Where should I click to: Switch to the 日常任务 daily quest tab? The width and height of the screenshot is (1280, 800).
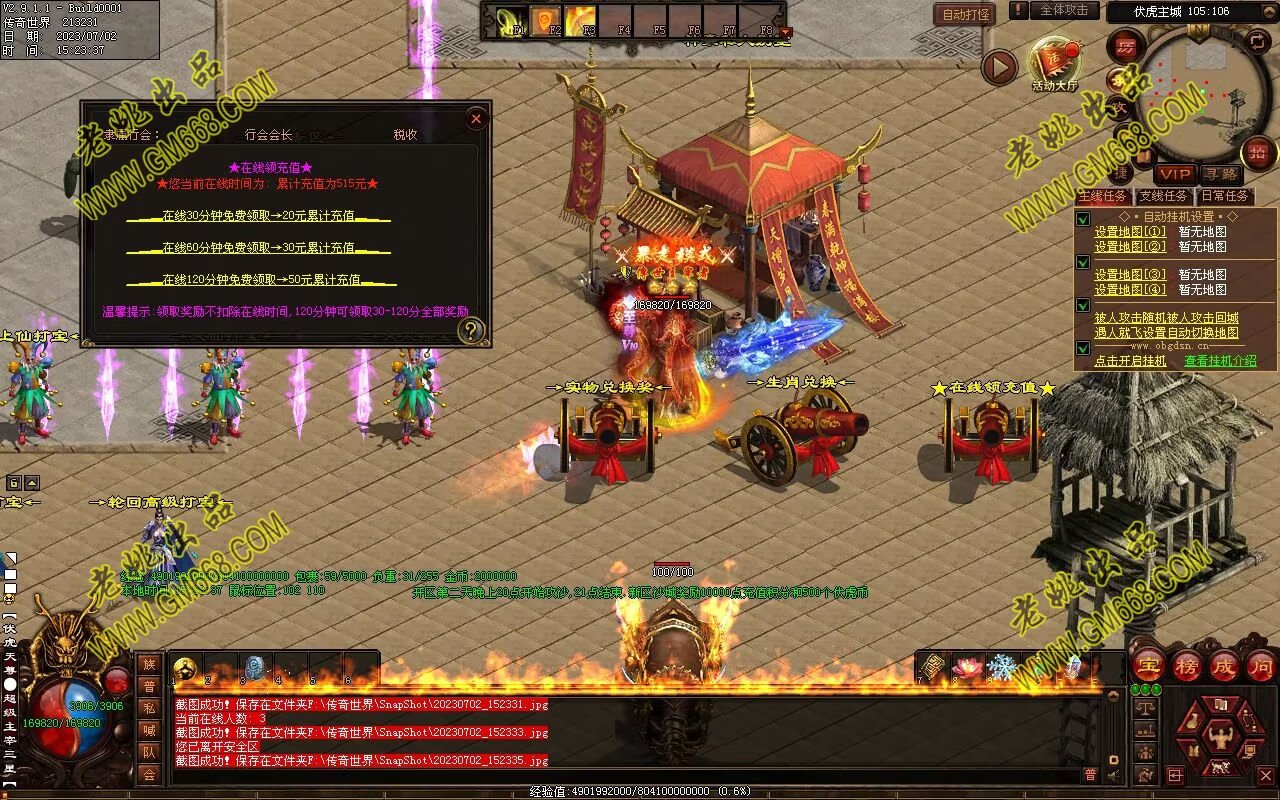[1224, 196]
